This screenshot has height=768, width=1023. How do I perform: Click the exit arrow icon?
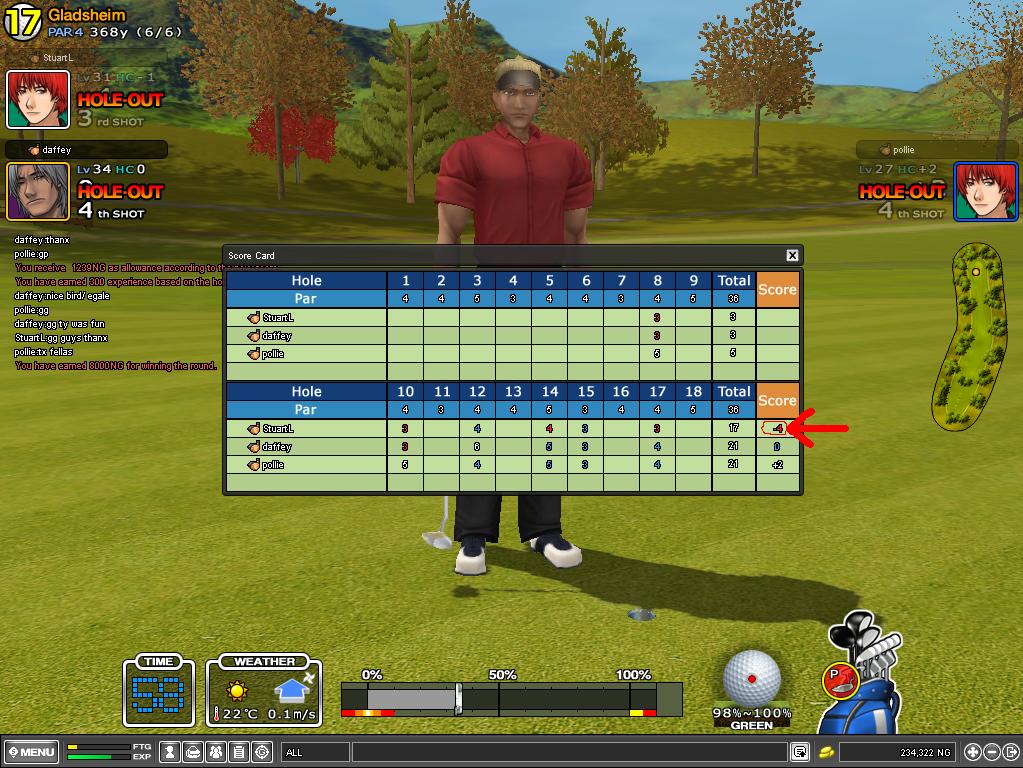tap(1009, 752)
